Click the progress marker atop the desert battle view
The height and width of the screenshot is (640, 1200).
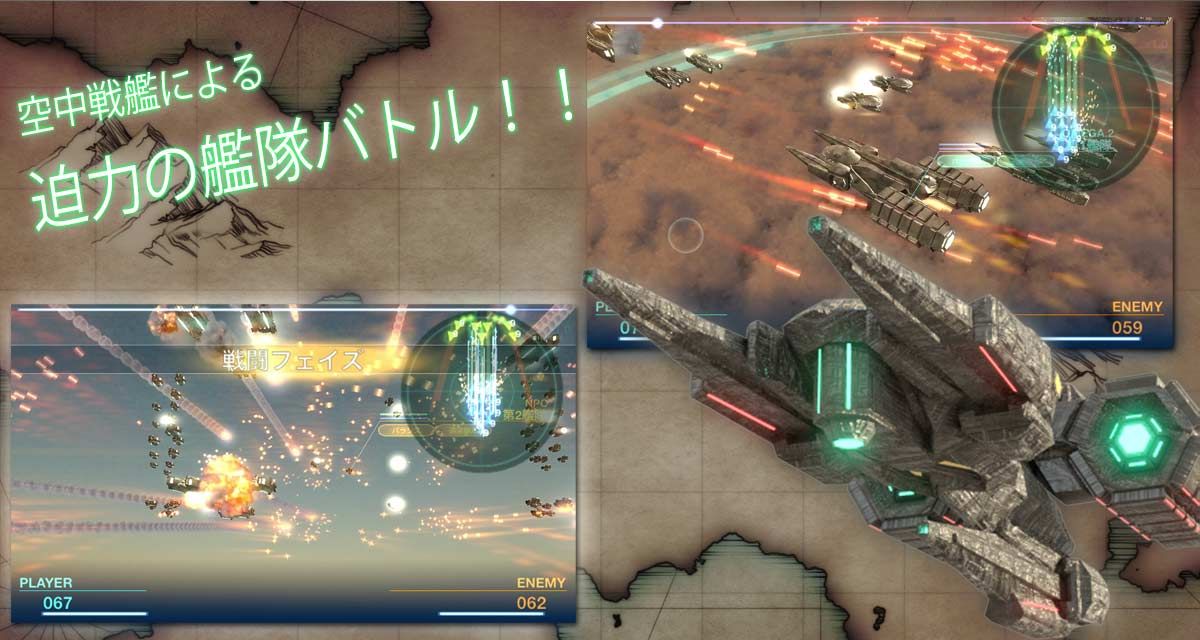657,22
